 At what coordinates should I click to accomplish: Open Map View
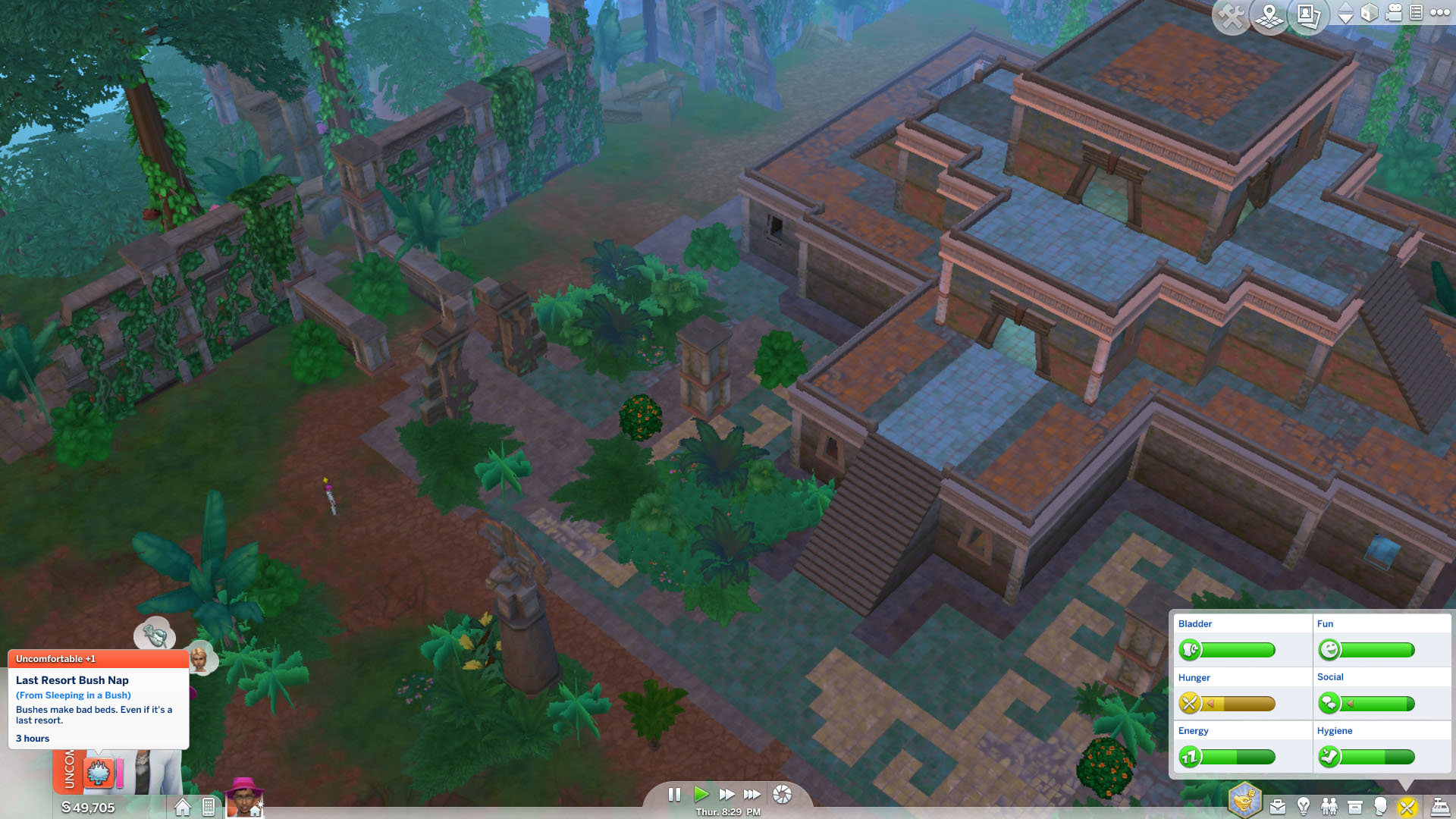click(1269, 14)
